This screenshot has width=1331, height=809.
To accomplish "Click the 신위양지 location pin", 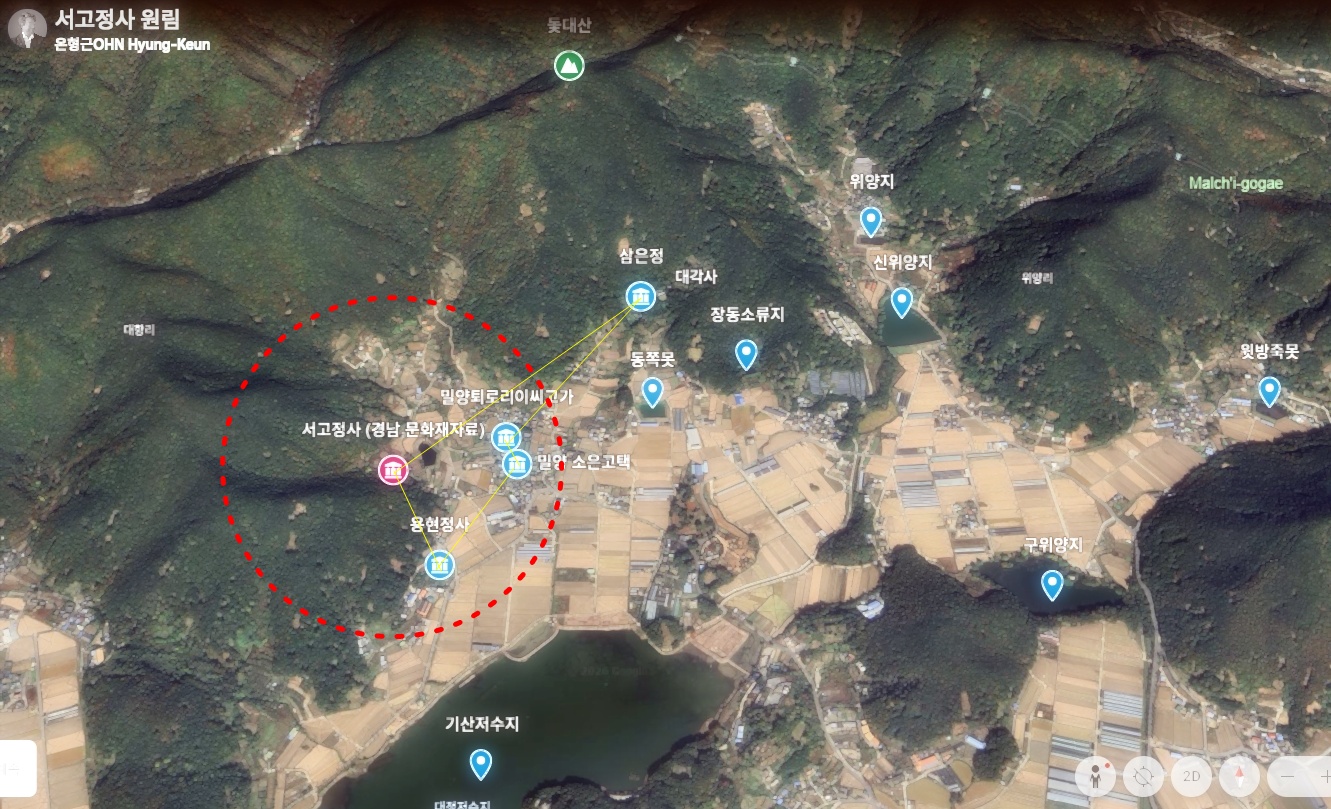I will point(902,301).
